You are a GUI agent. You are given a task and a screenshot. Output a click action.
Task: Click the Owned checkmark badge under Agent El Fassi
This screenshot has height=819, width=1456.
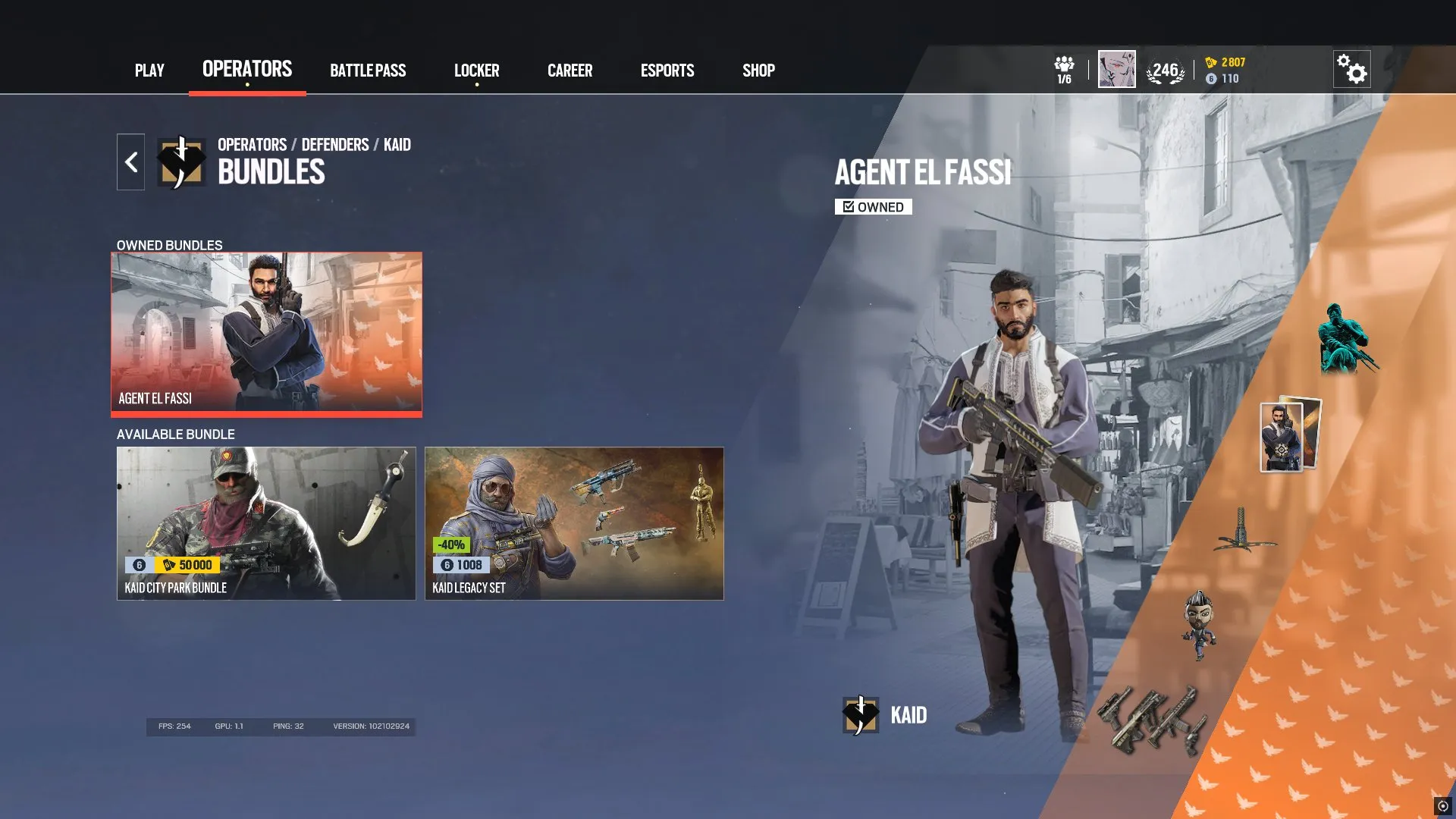[x=873, y=206]
